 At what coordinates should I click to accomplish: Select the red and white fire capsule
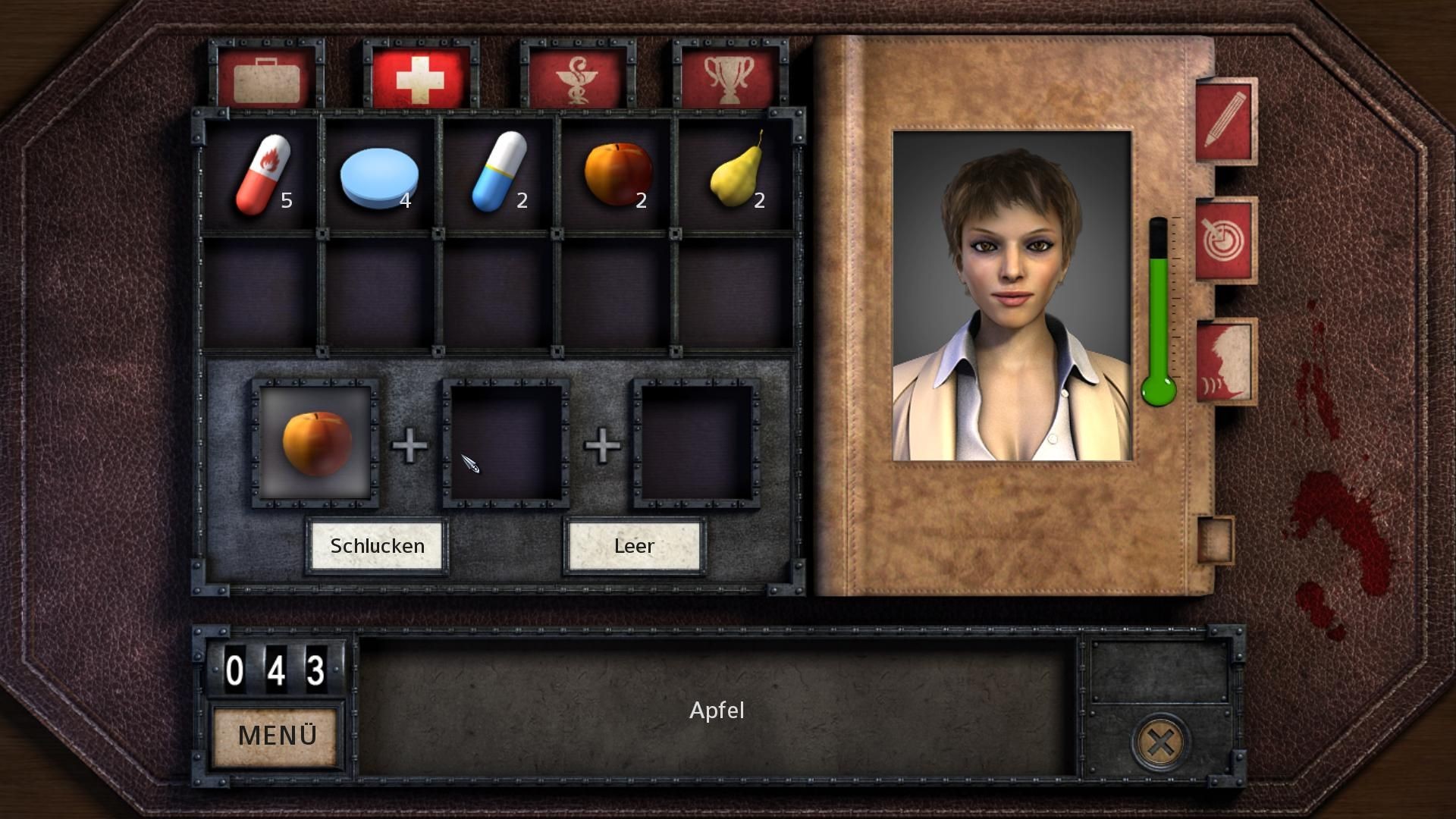coord(262,175)
